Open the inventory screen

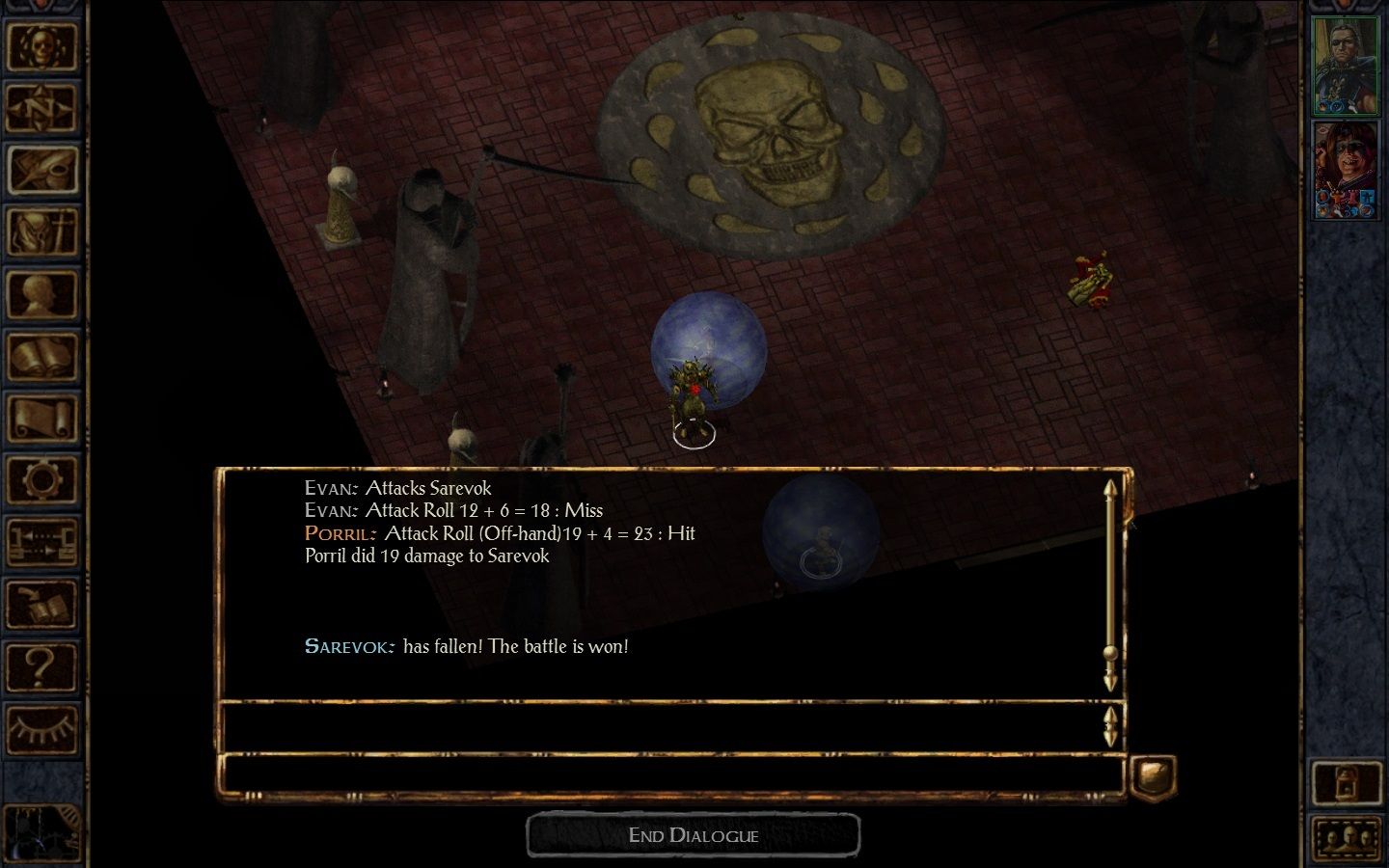41,232
